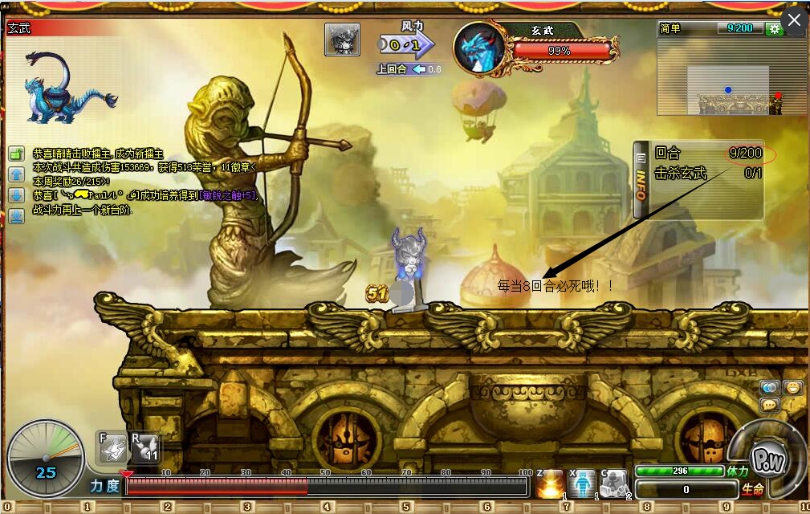Use the fire explosion item on Z

click(551, 484)
